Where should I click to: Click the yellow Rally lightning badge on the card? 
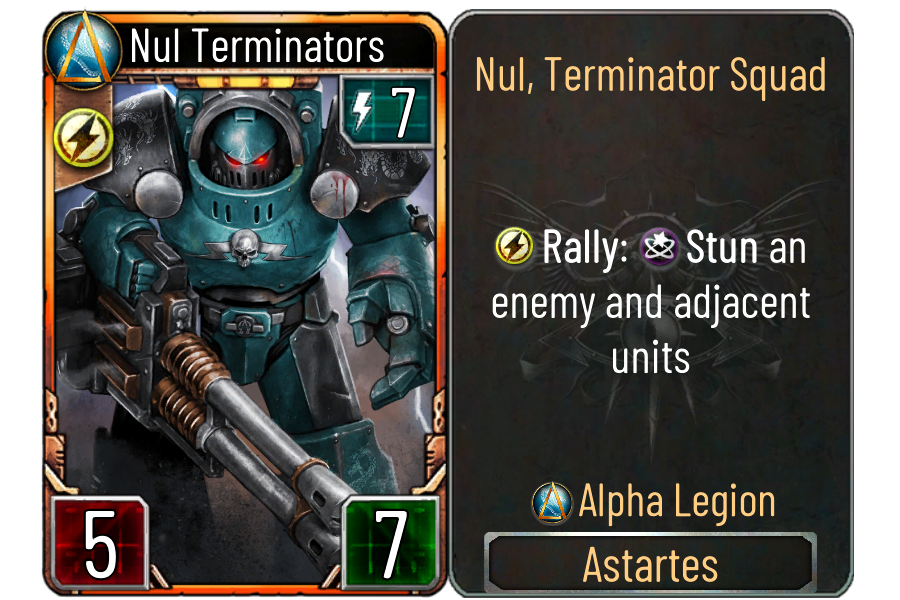tap(75, 137)
